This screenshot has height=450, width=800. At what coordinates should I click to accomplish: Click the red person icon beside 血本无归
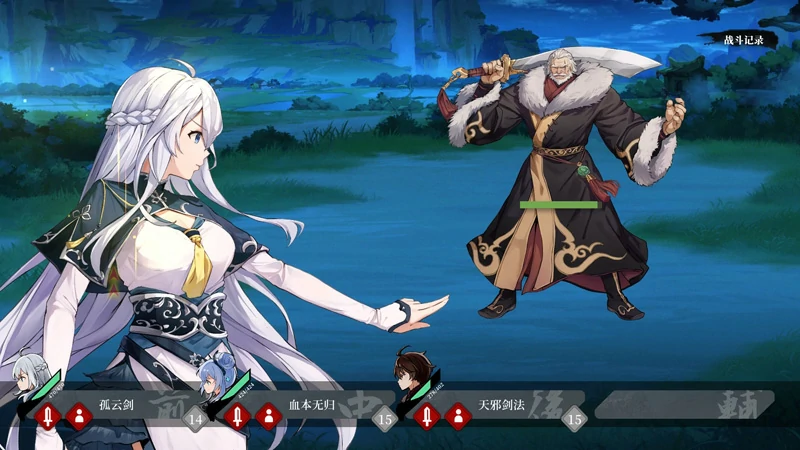click(267, 415)
